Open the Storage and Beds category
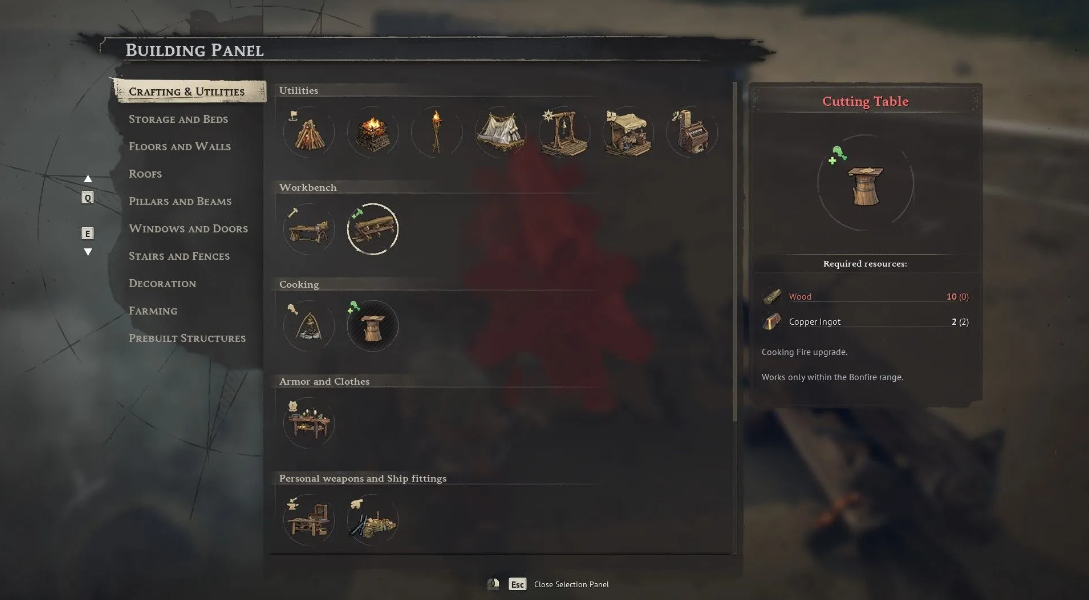Viewport: 1089px width, 600px height. (178, 119)
